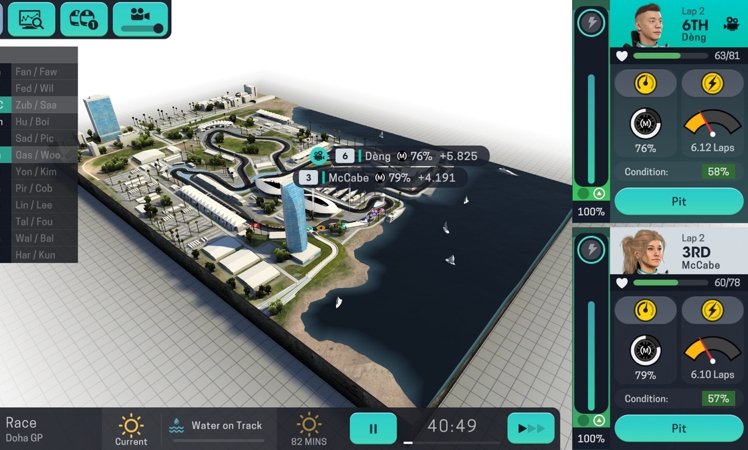The width and height of the screenshot is (748, 450).
Task: Select the Zub / Saa standings row
Action: tap(38, 104)
